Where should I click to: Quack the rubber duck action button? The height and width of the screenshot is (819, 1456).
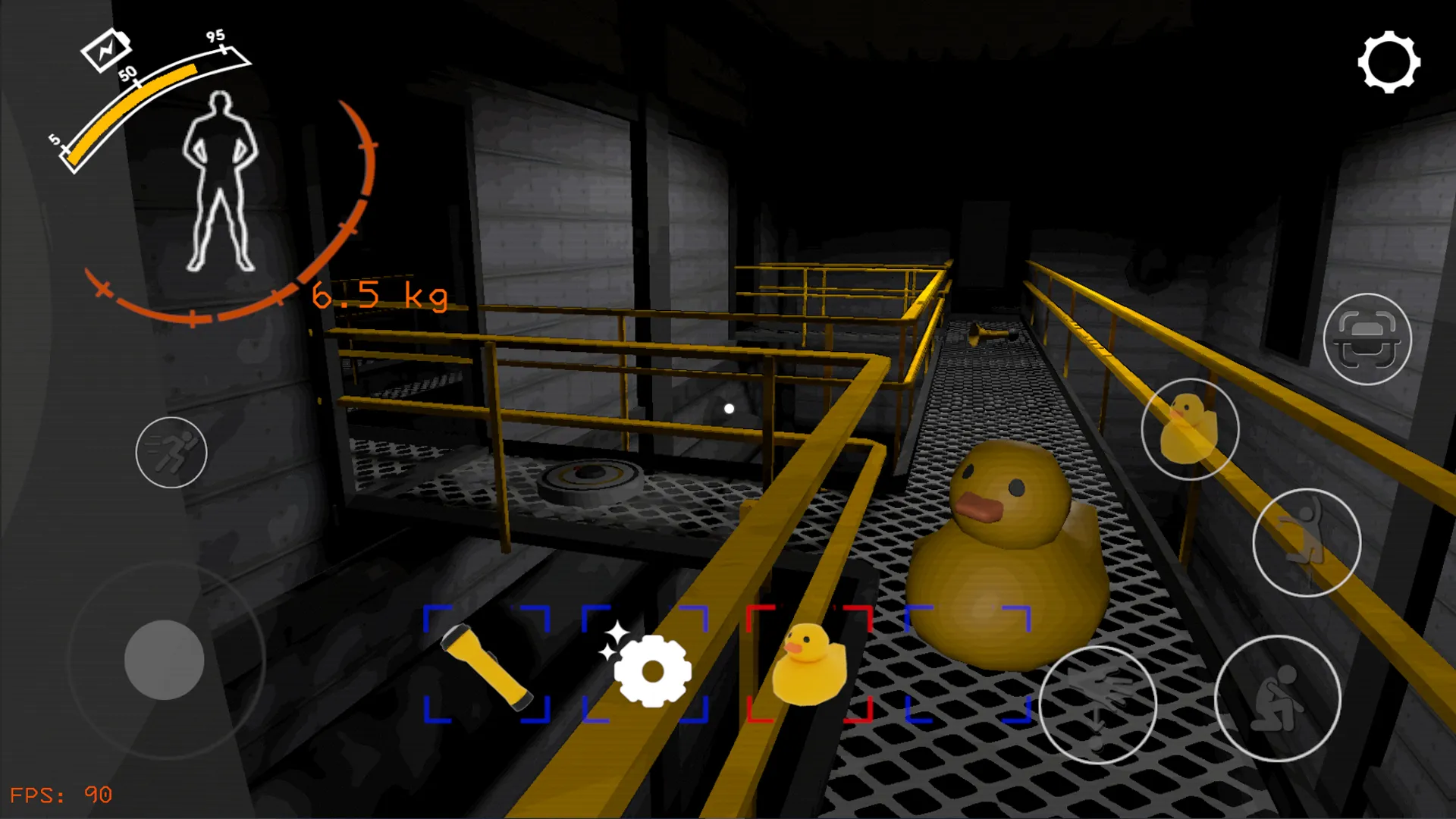click(x=1192, y=429)
